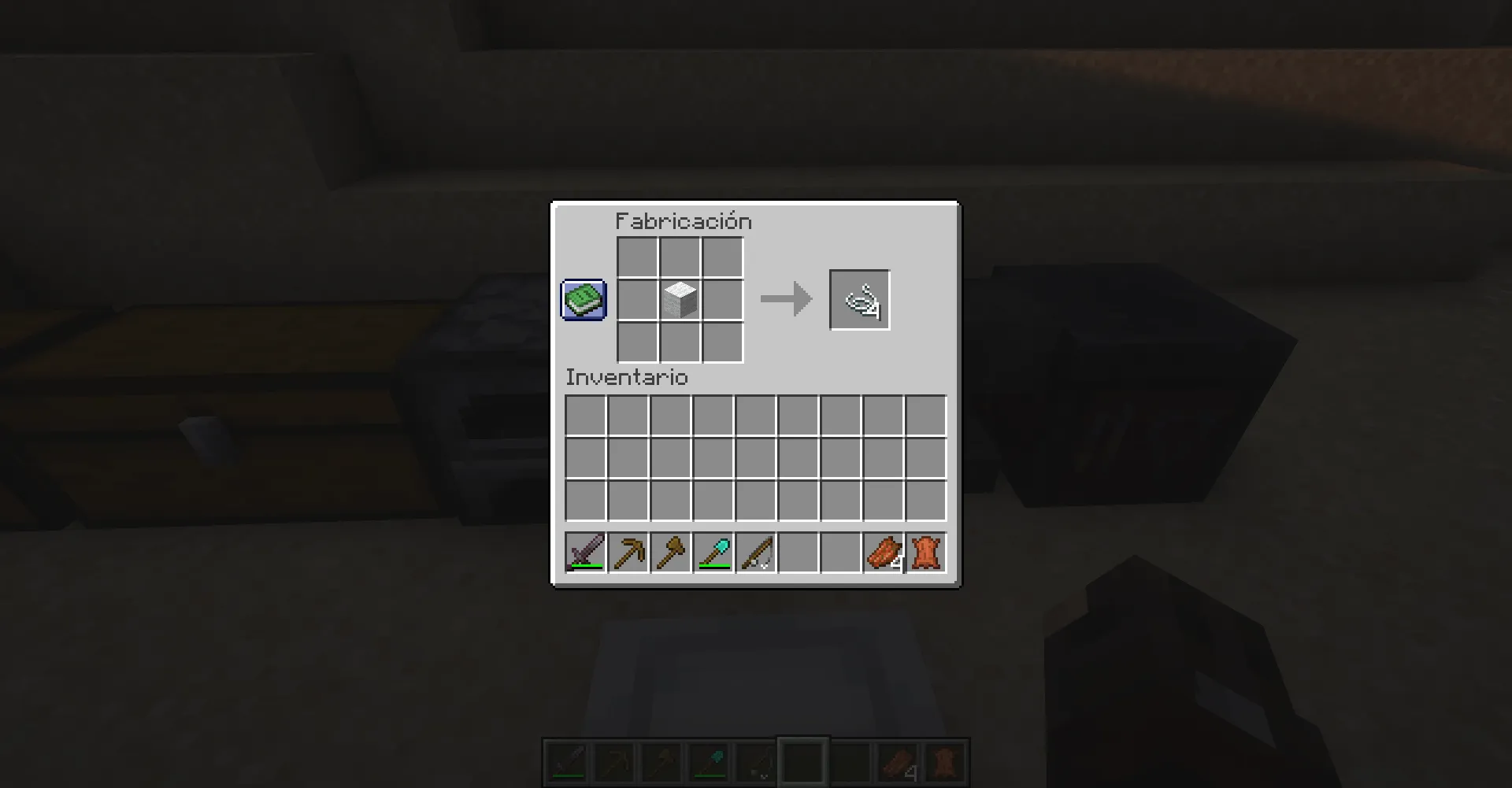Click the top-left crafting grid slot

pos(636,257)
